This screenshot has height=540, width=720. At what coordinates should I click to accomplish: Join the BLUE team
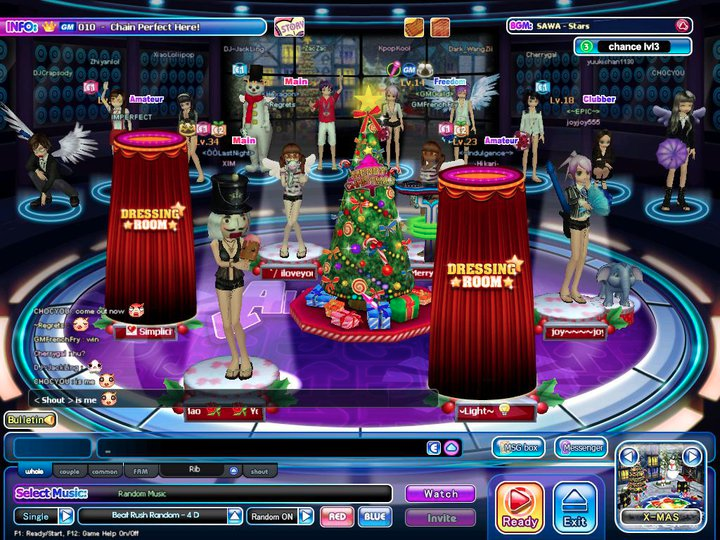click(375, 516)
